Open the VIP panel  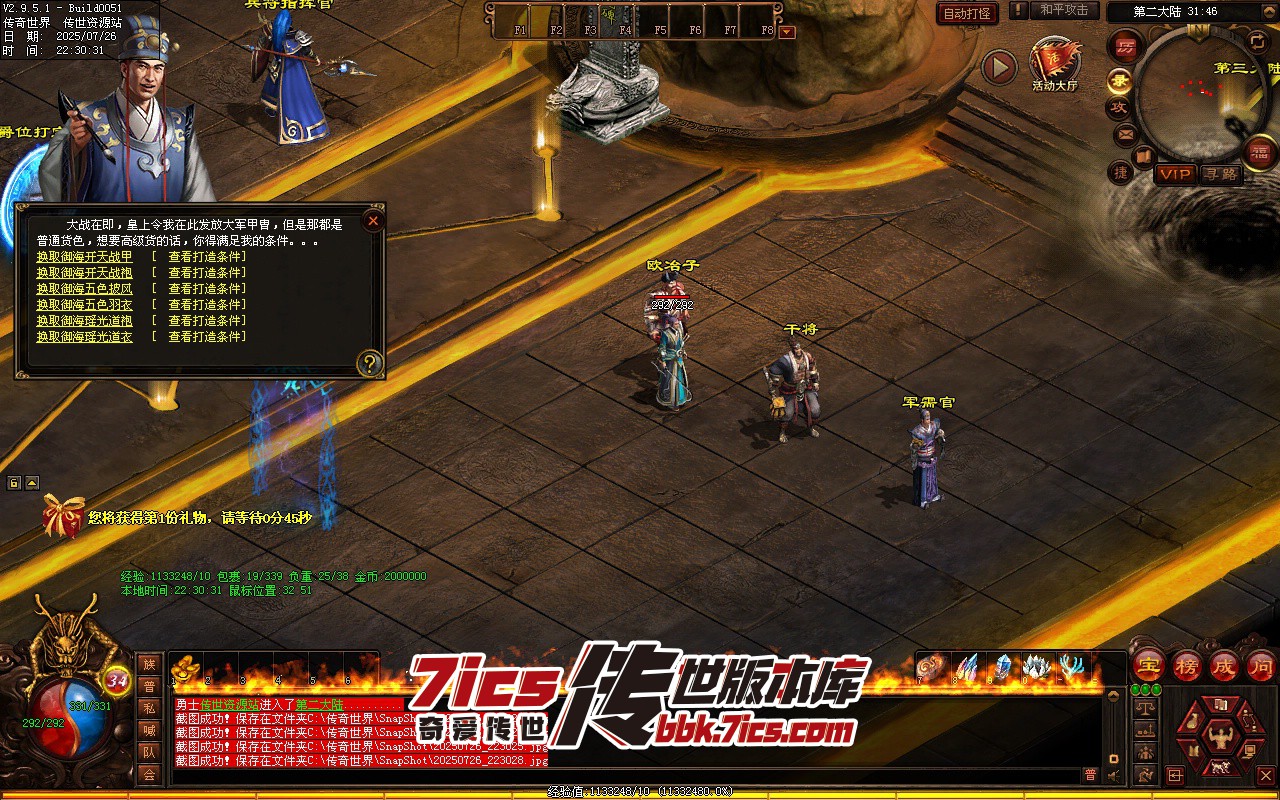coord(1175,174)
